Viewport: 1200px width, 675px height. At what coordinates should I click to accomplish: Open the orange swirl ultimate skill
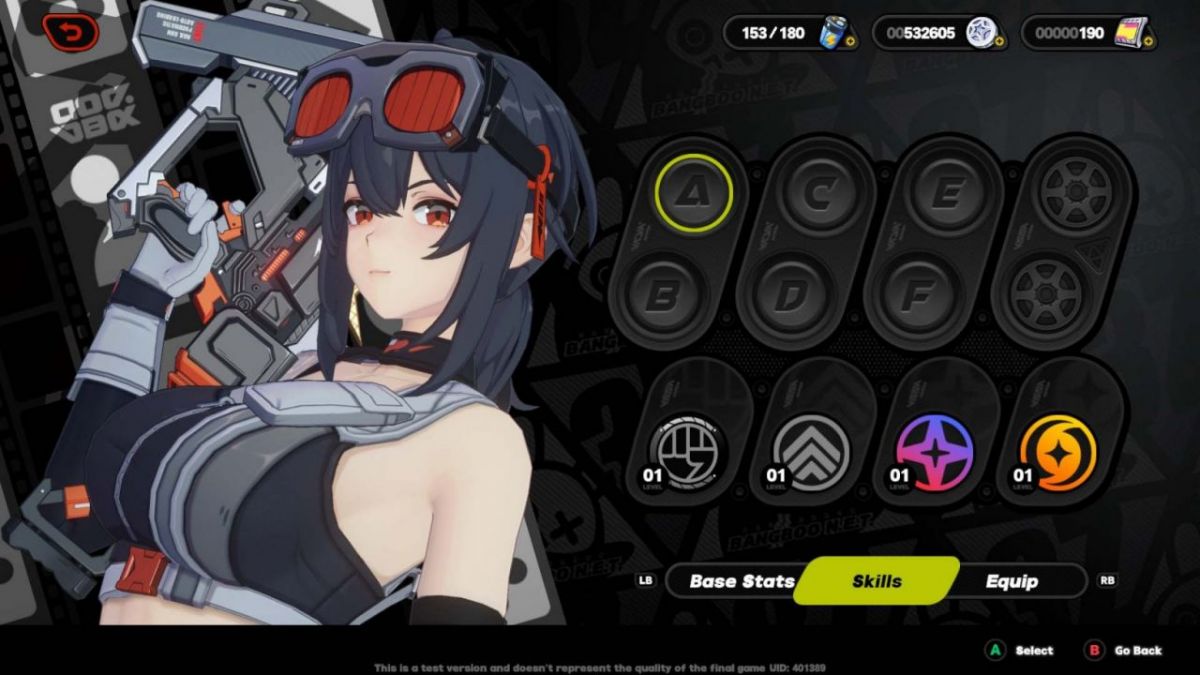1058,452
